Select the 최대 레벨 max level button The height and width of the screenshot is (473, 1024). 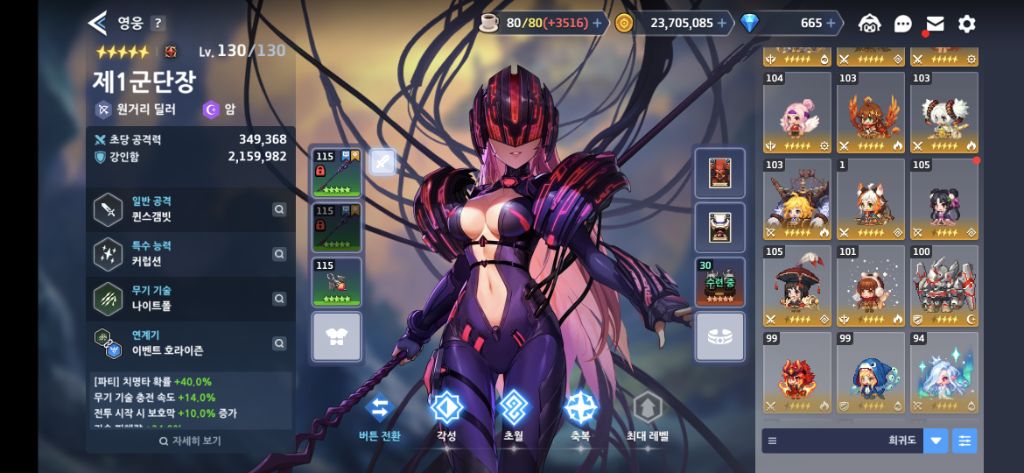tap(649, 417)
